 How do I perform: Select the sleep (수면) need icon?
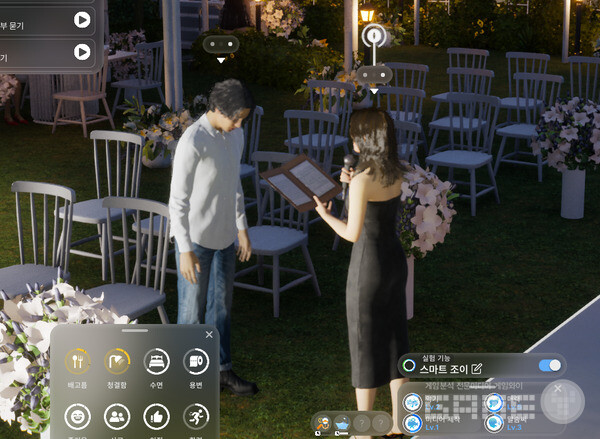pos(157,361)
